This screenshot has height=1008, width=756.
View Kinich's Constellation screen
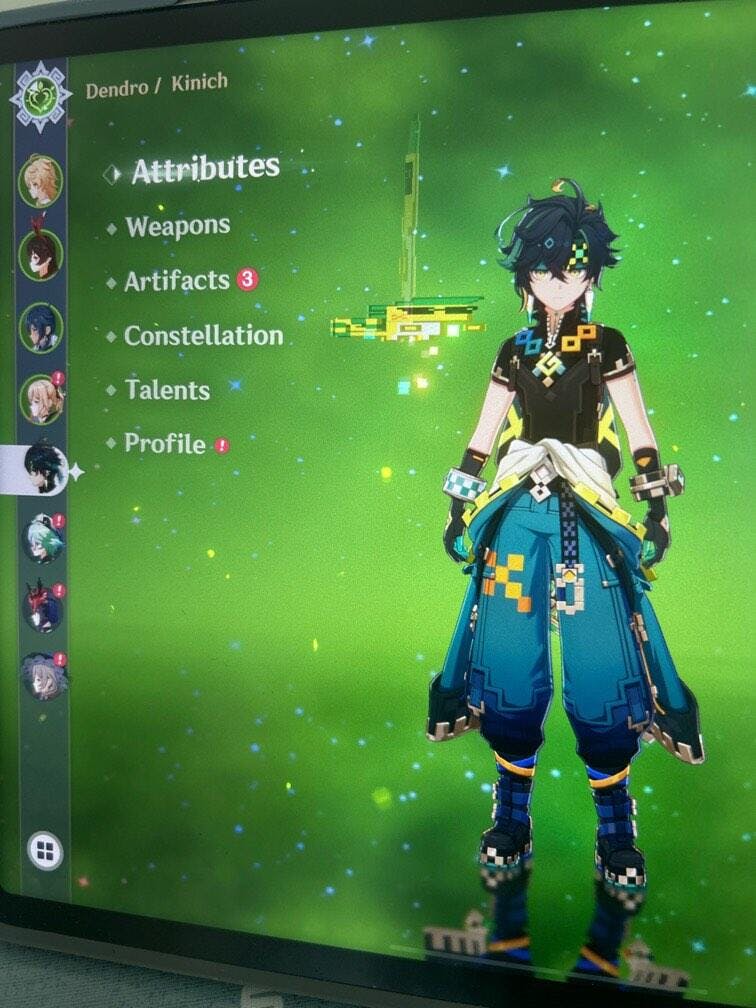[203, 336]
